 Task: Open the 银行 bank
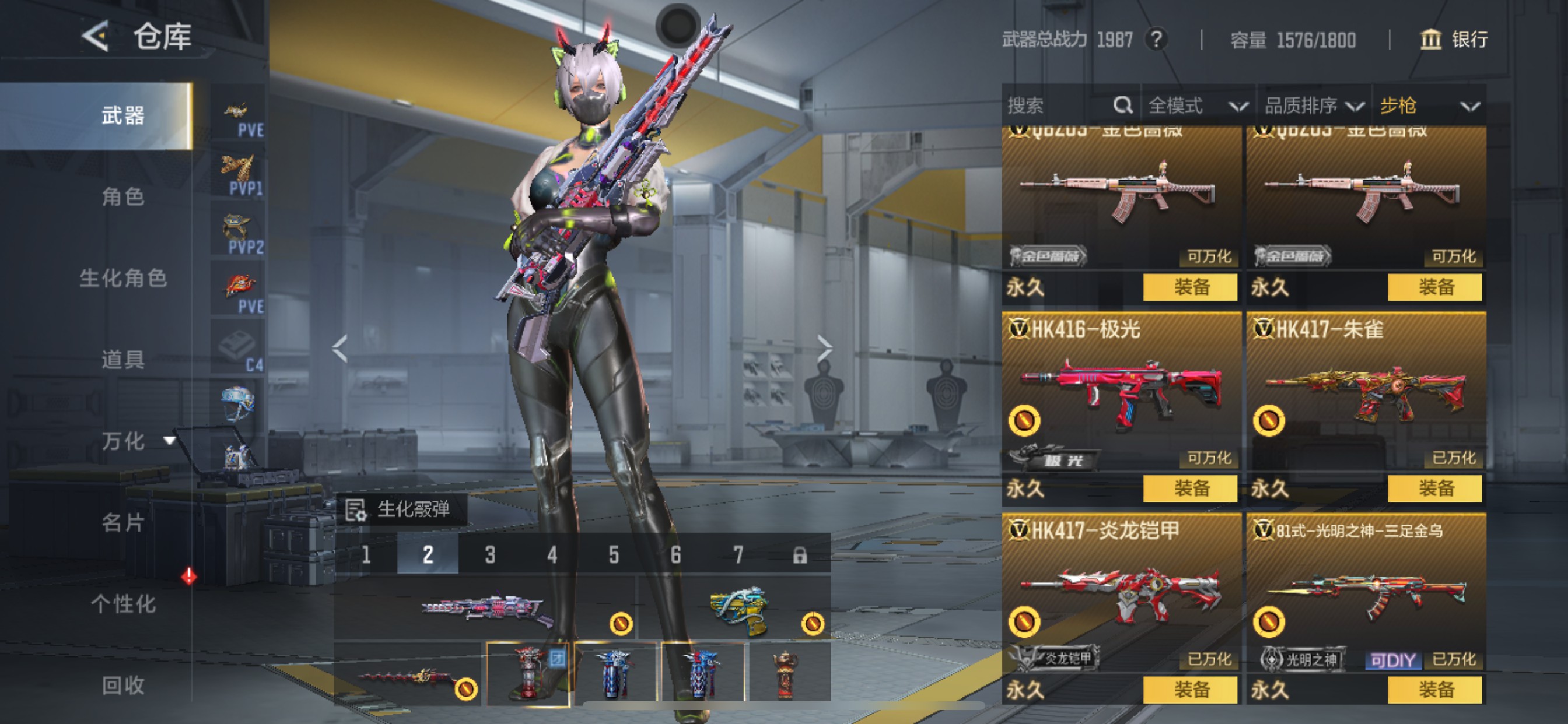click(x=1454, y=40)
